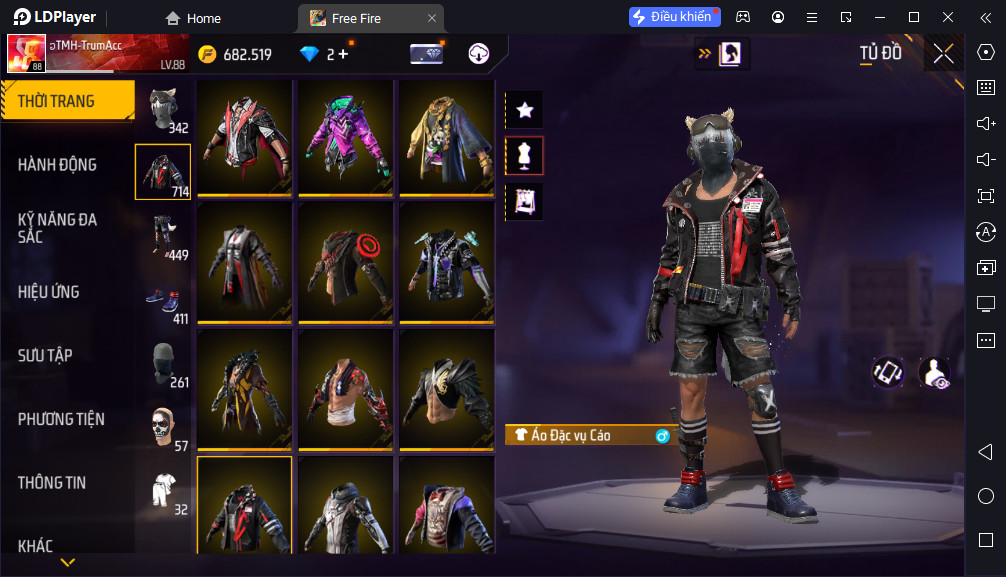Open the Sưu Tập section
Image resolution: width=1006 pixels, height=577 pixels.
tap(45, 356)
